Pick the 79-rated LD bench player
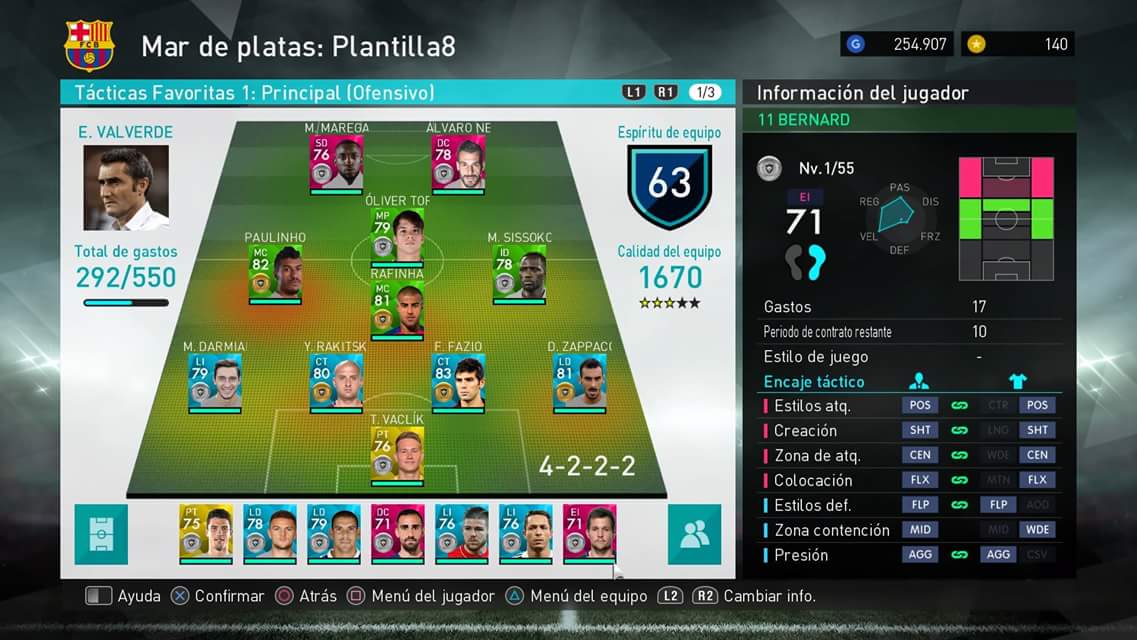This screenshot has height=640, width=1137. click(x=334, y=531)
